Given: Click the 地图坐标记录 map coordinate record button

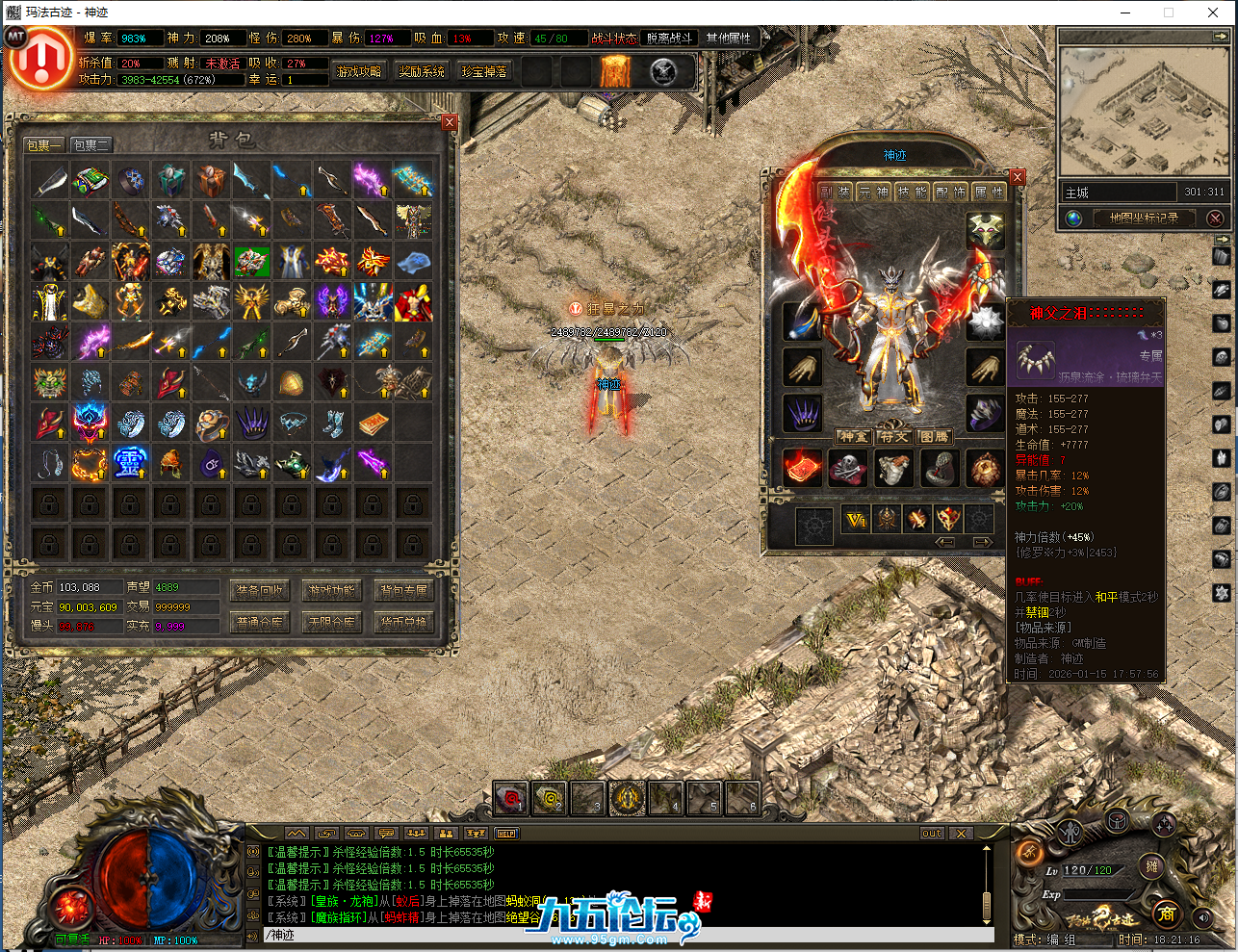Looking at the screenshot, I should [x=1144, y=219].
